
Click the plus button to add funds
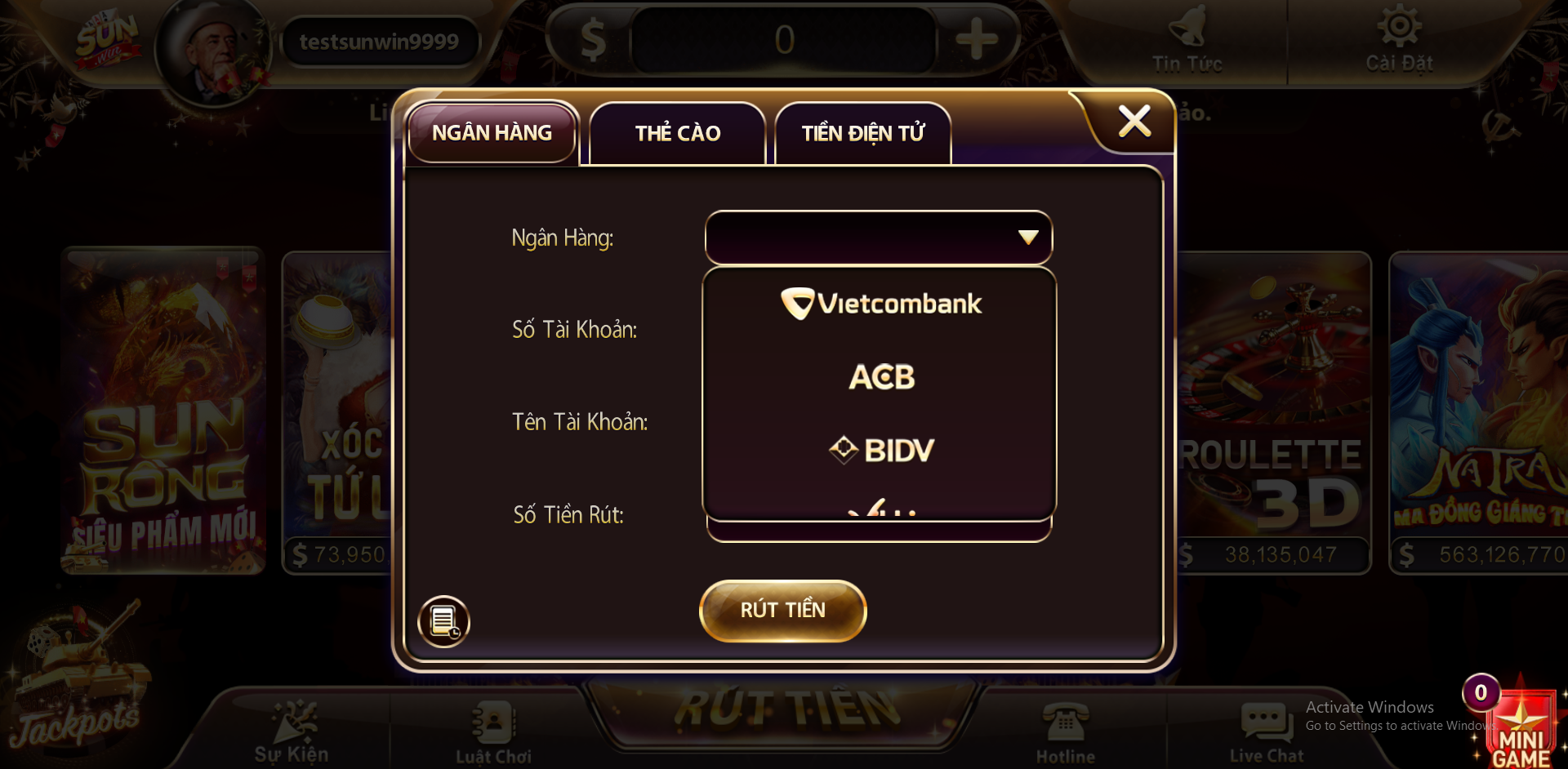point(977,39)
